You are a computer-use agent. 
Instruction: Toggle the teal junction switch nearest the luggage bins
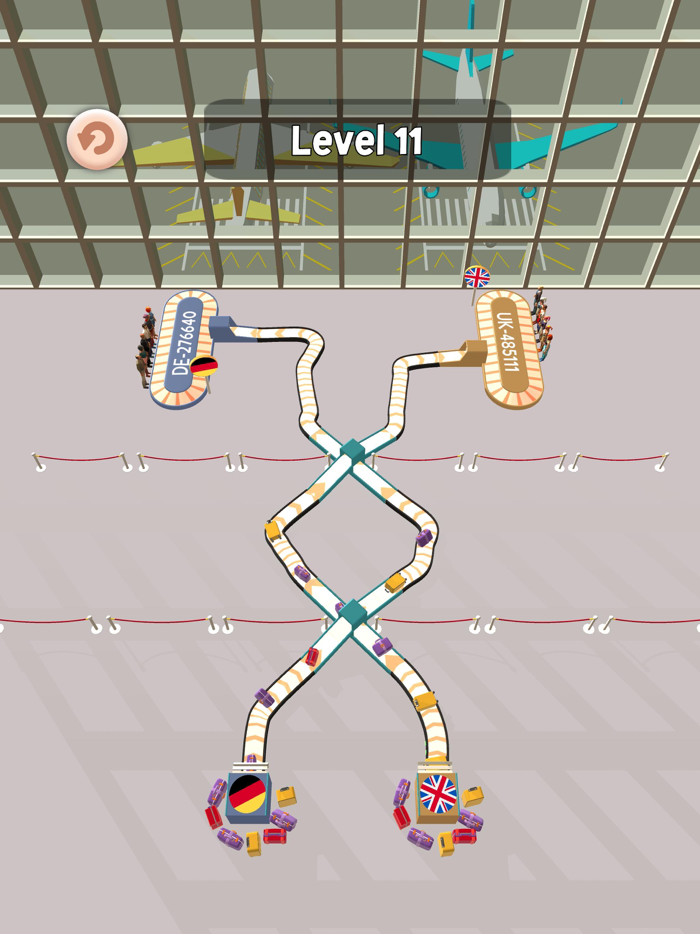pyautogui.click(x=352, y=612)
